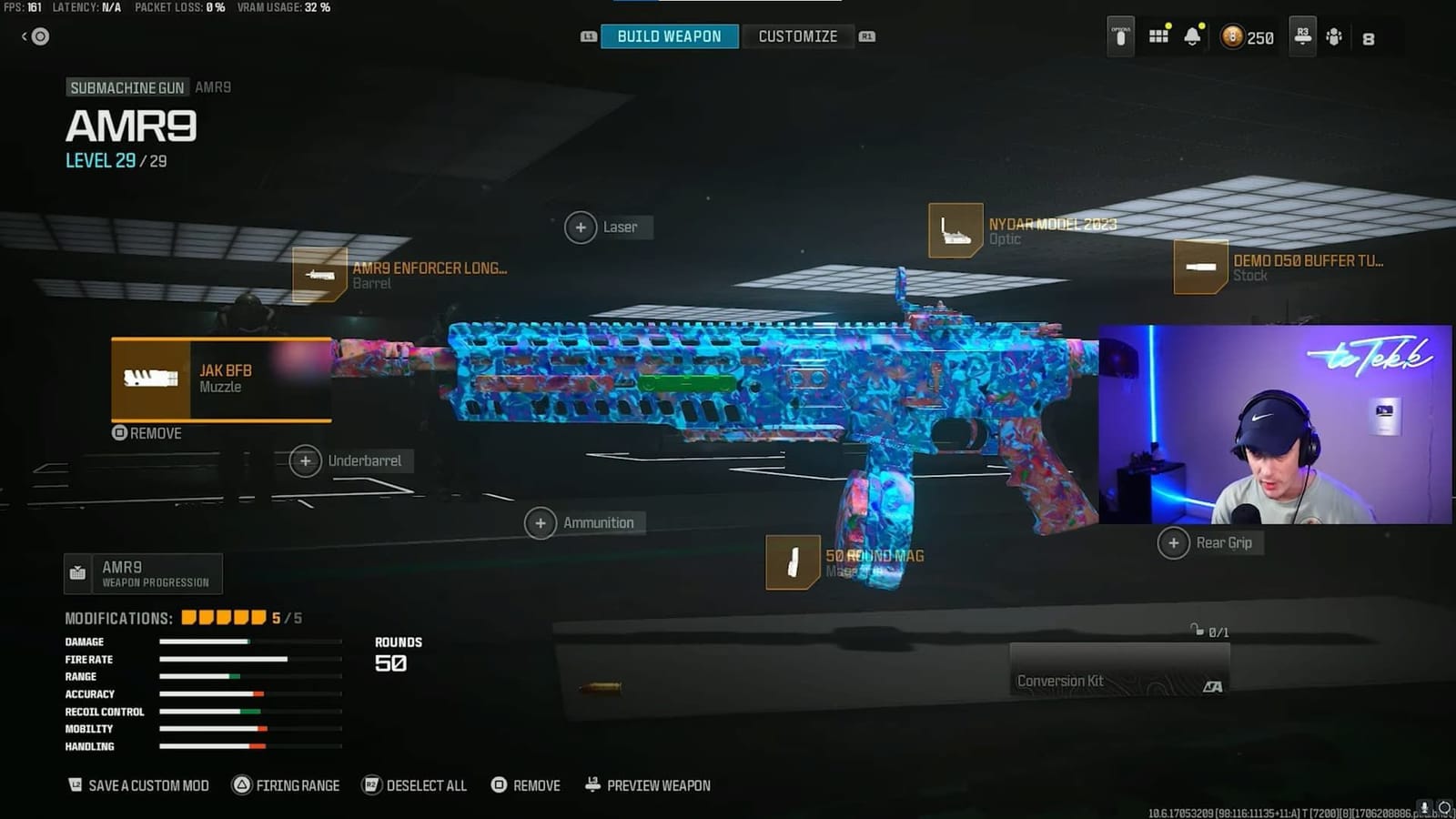Remove the equipped Muzzle attachment

[146, 433]
